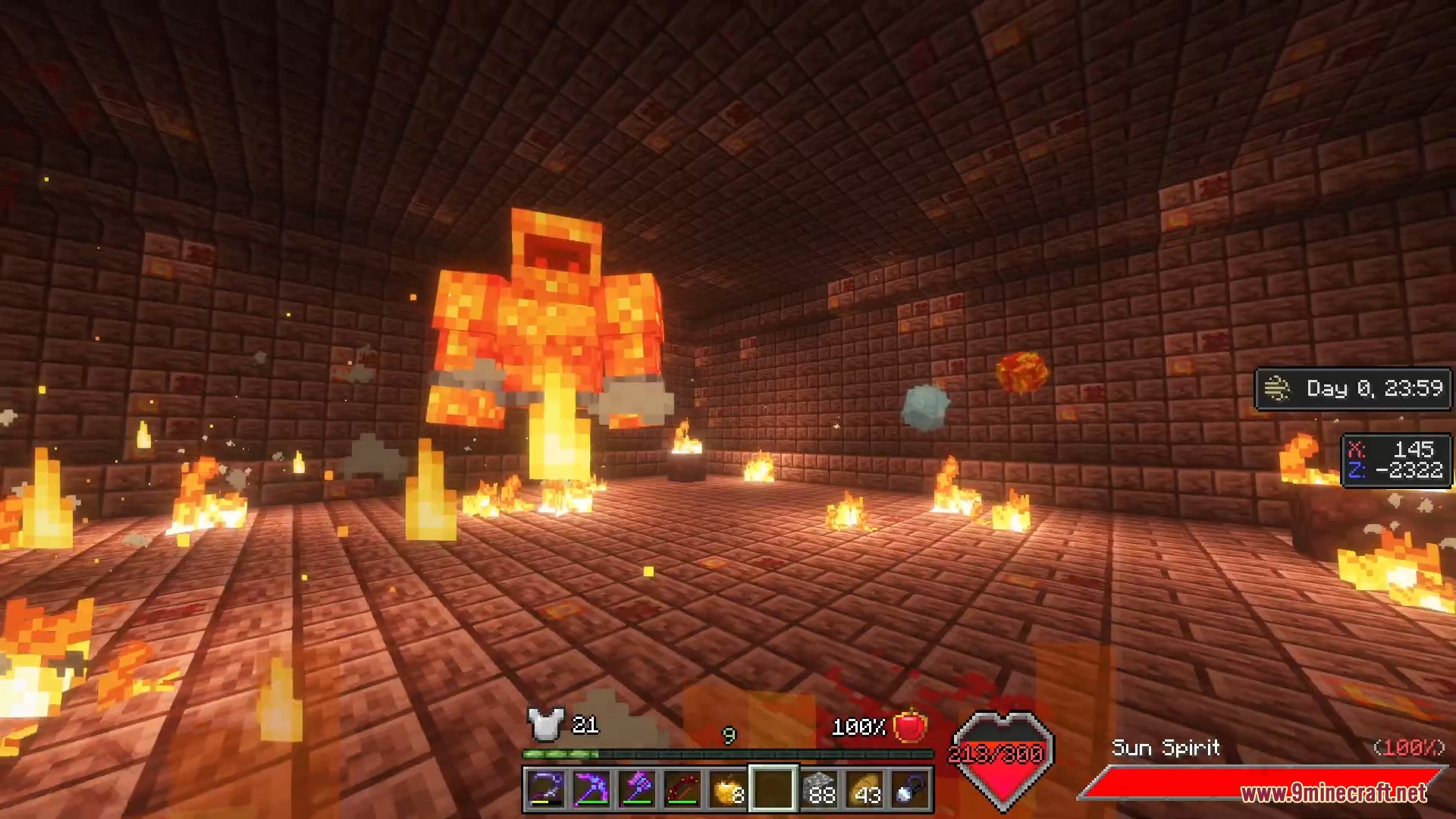Equip the red bow from the hotbar
This screenshot has height=819, width=1456.
coord(682,789)
